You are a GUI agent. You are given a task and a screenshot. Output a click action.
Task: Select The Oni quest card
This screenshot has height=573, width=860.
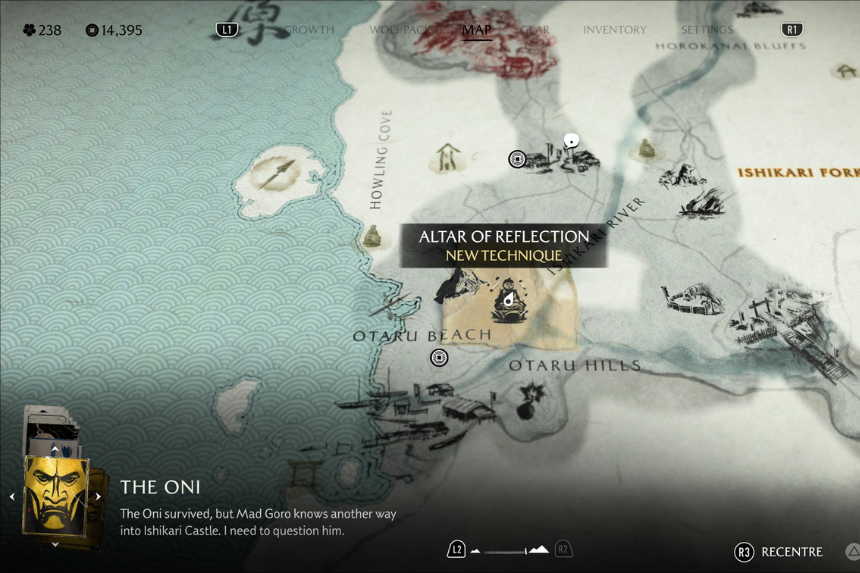tap(55, 494)
